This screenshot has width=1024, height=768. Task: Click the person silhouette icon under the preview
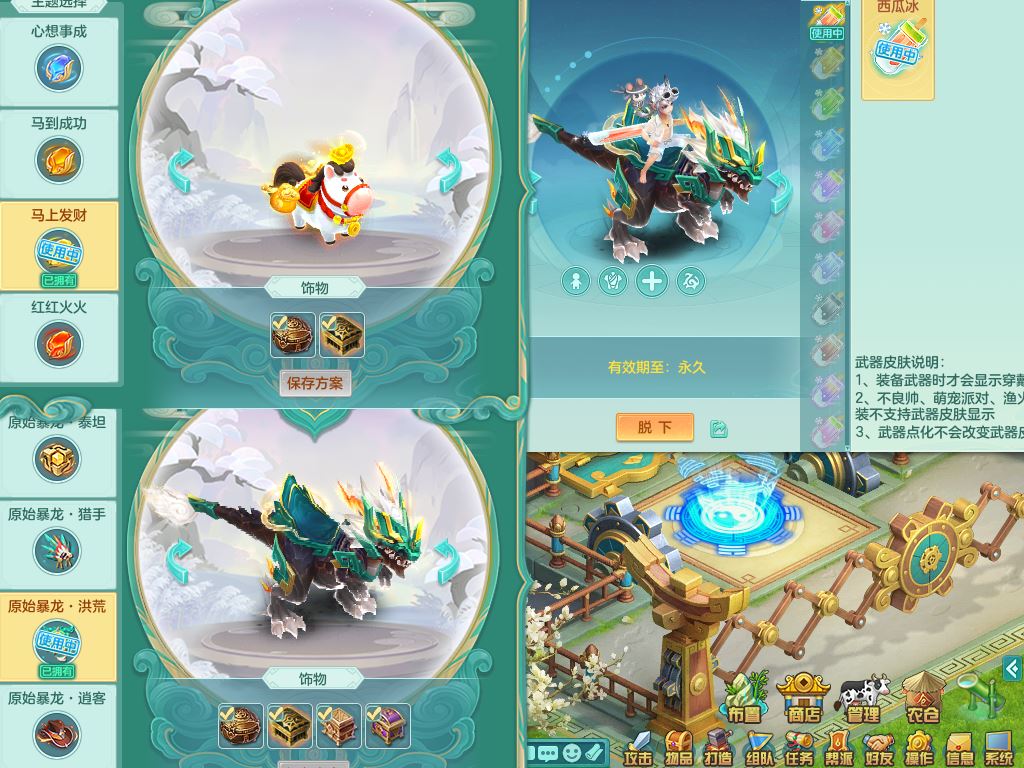(x=575, y=281)
